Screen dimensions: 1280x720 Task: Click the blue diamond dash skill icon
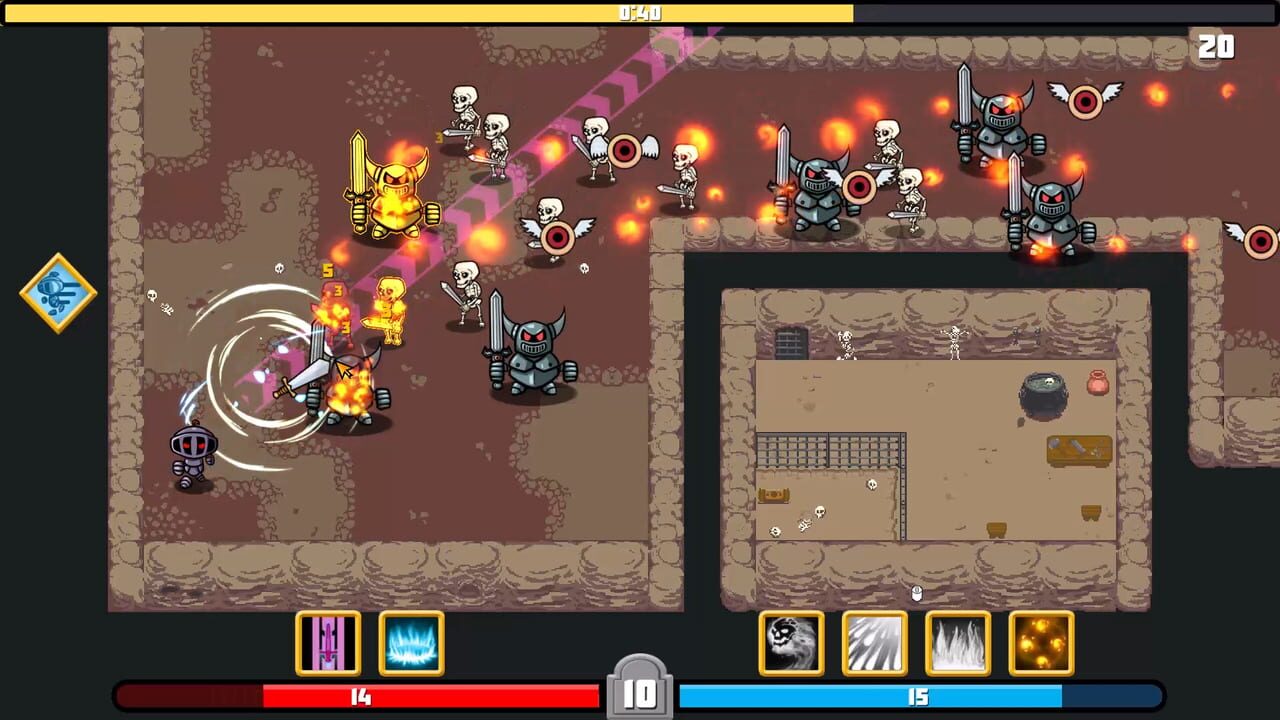57,292
